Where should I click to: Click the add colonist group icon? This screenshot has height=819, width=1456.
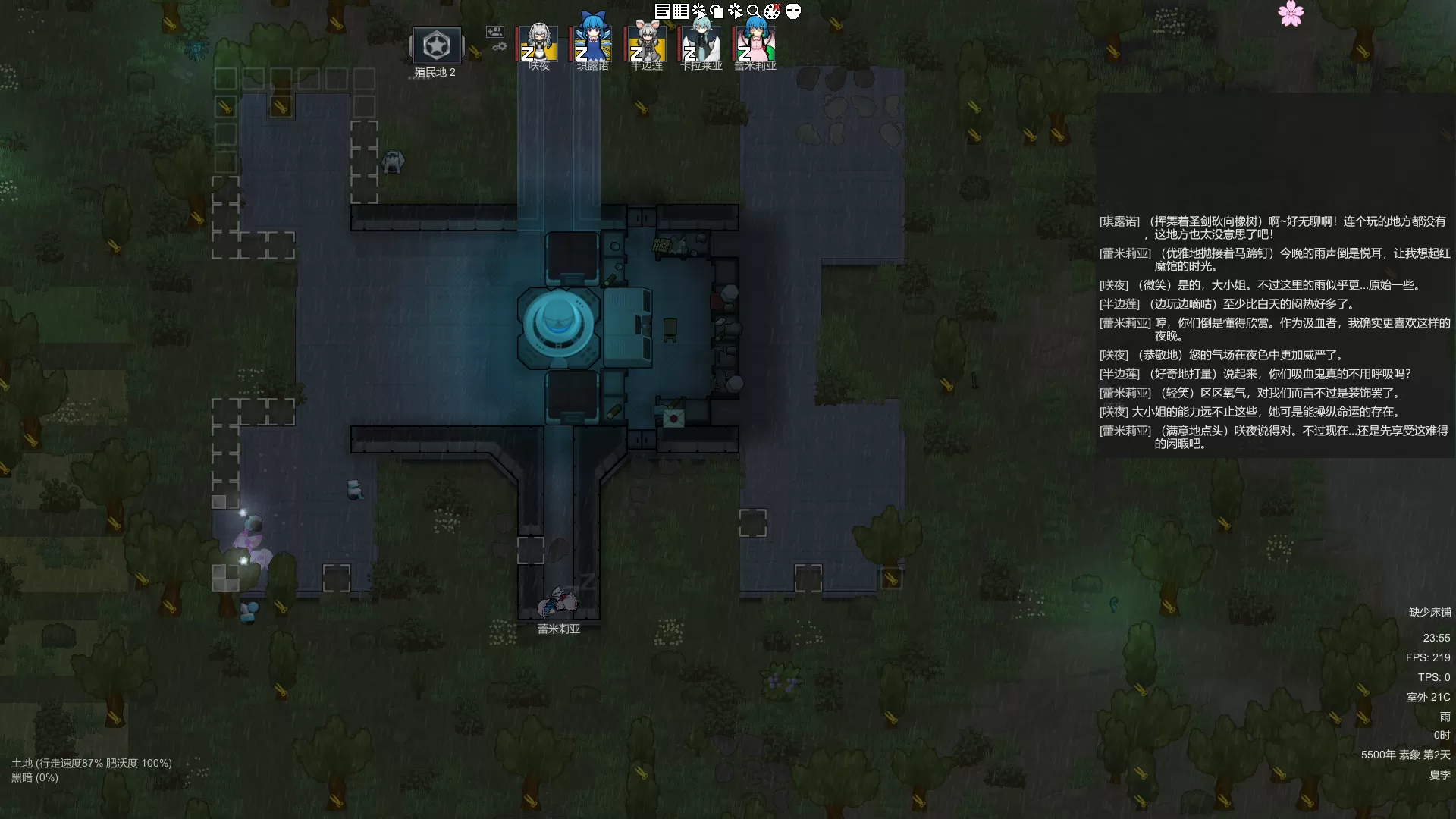[x=495, y=31]
